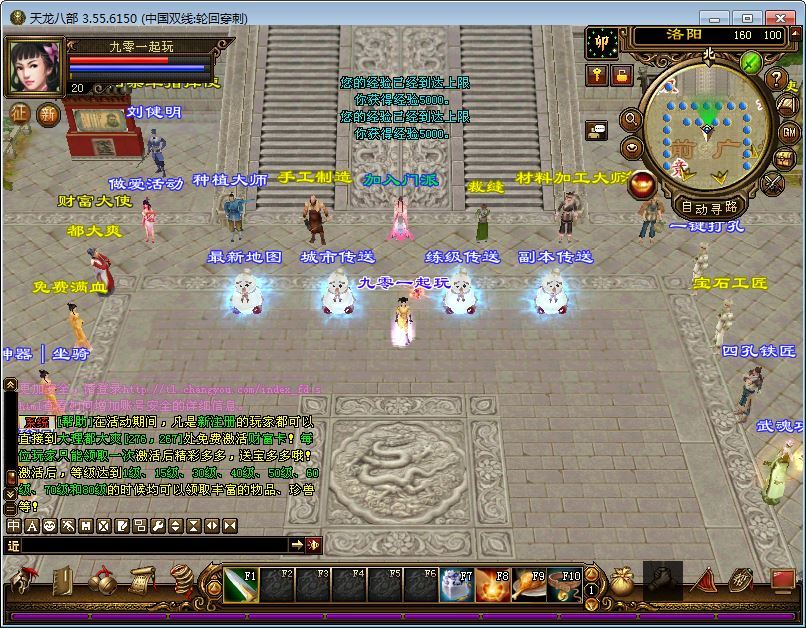Image resolution: width=806 pixels, height=628 pixels.
Task: Open the circular minimap of 洛阳
Action: pyautogui.click(x=706, y=134)
